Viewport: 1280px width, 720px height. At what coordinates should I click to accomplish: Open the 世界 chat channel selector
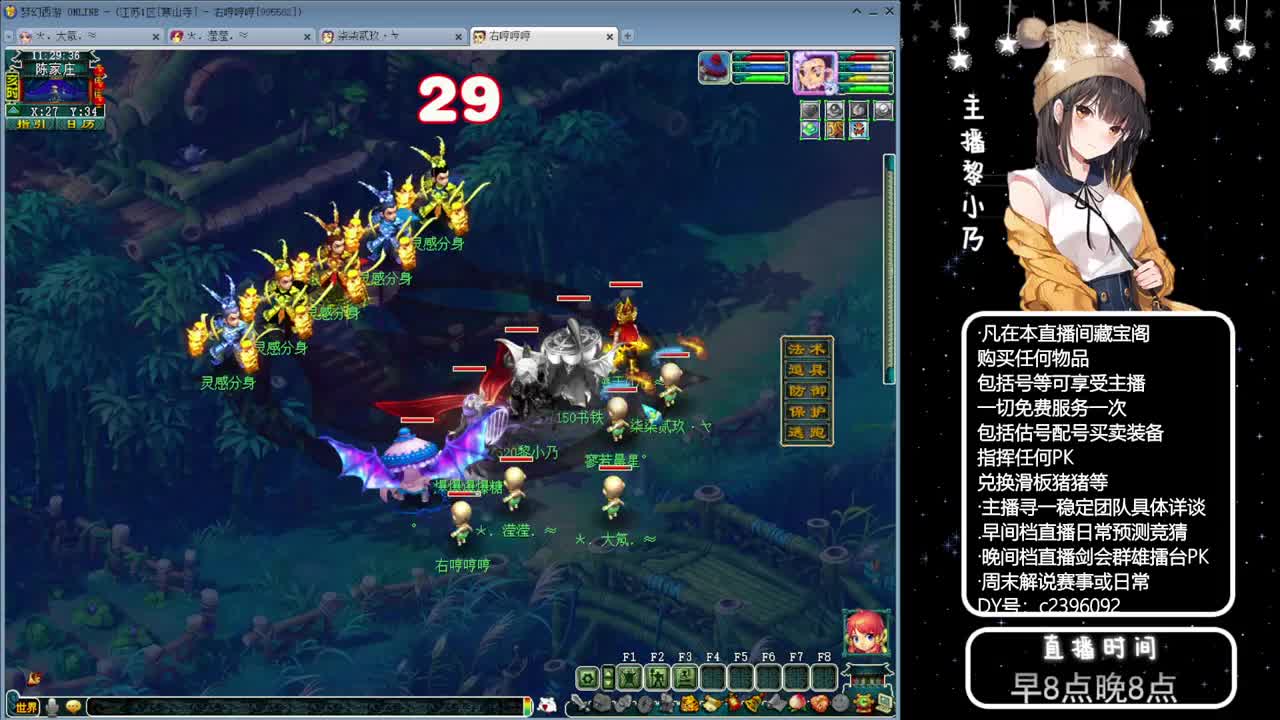(x=25, y=704)
